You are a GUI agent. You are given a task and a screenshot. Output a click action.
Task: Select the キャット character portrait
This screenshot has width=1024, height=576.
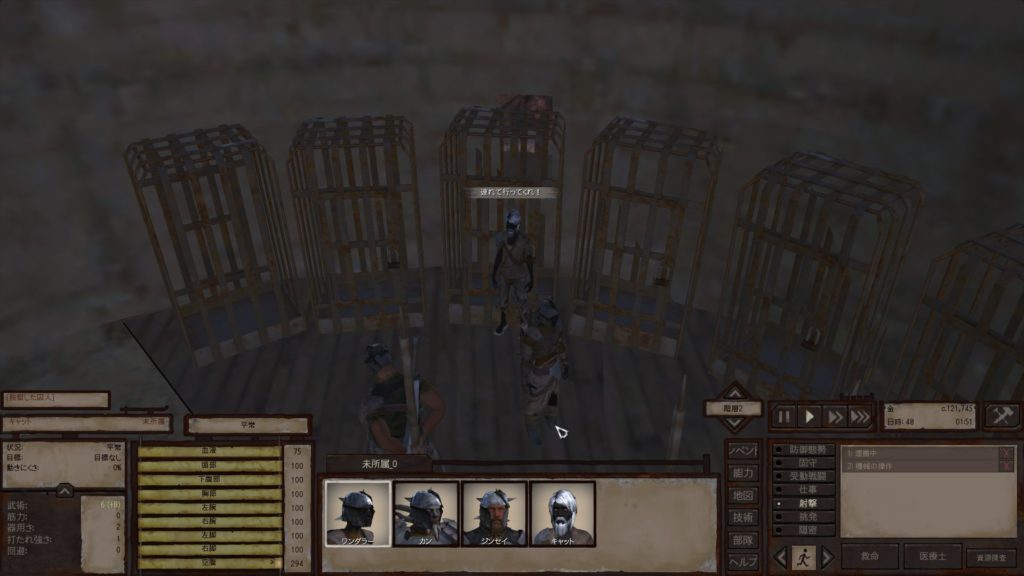[x=562, y=514]
